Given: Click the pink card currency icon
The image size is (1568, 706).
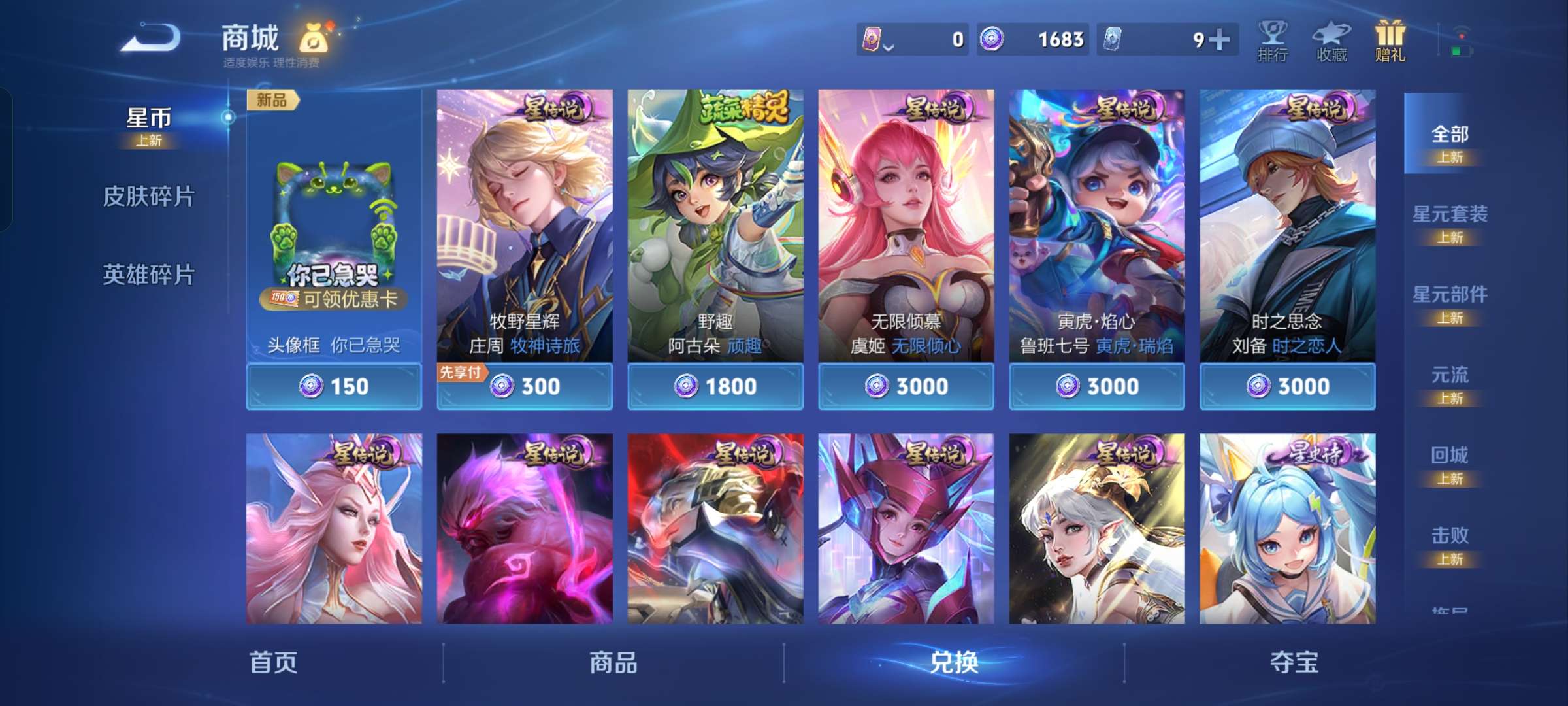Looking at the screenshot, I should pyautogui.click(x=872, y=39).
